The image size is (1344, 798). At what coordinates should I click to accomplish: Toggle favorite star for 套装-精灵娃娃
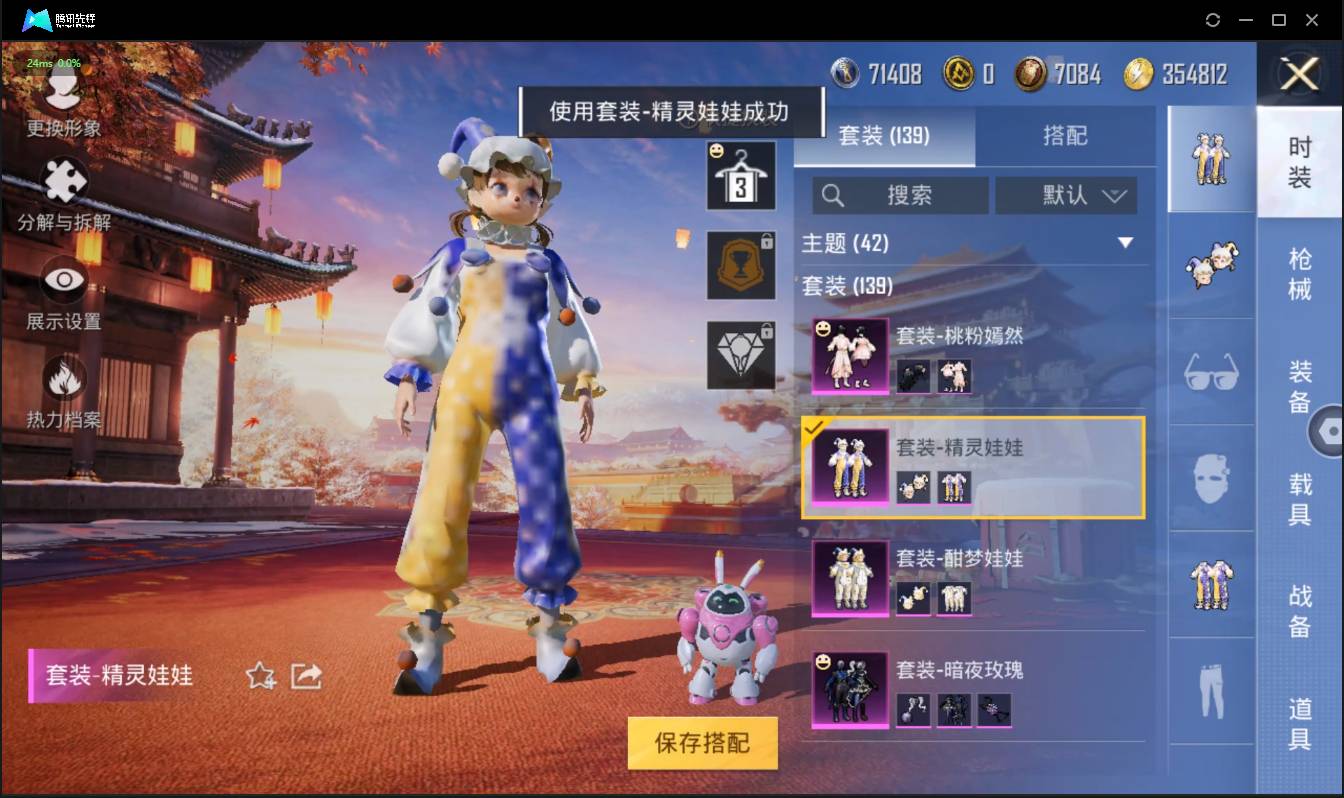tap(258, 677)
